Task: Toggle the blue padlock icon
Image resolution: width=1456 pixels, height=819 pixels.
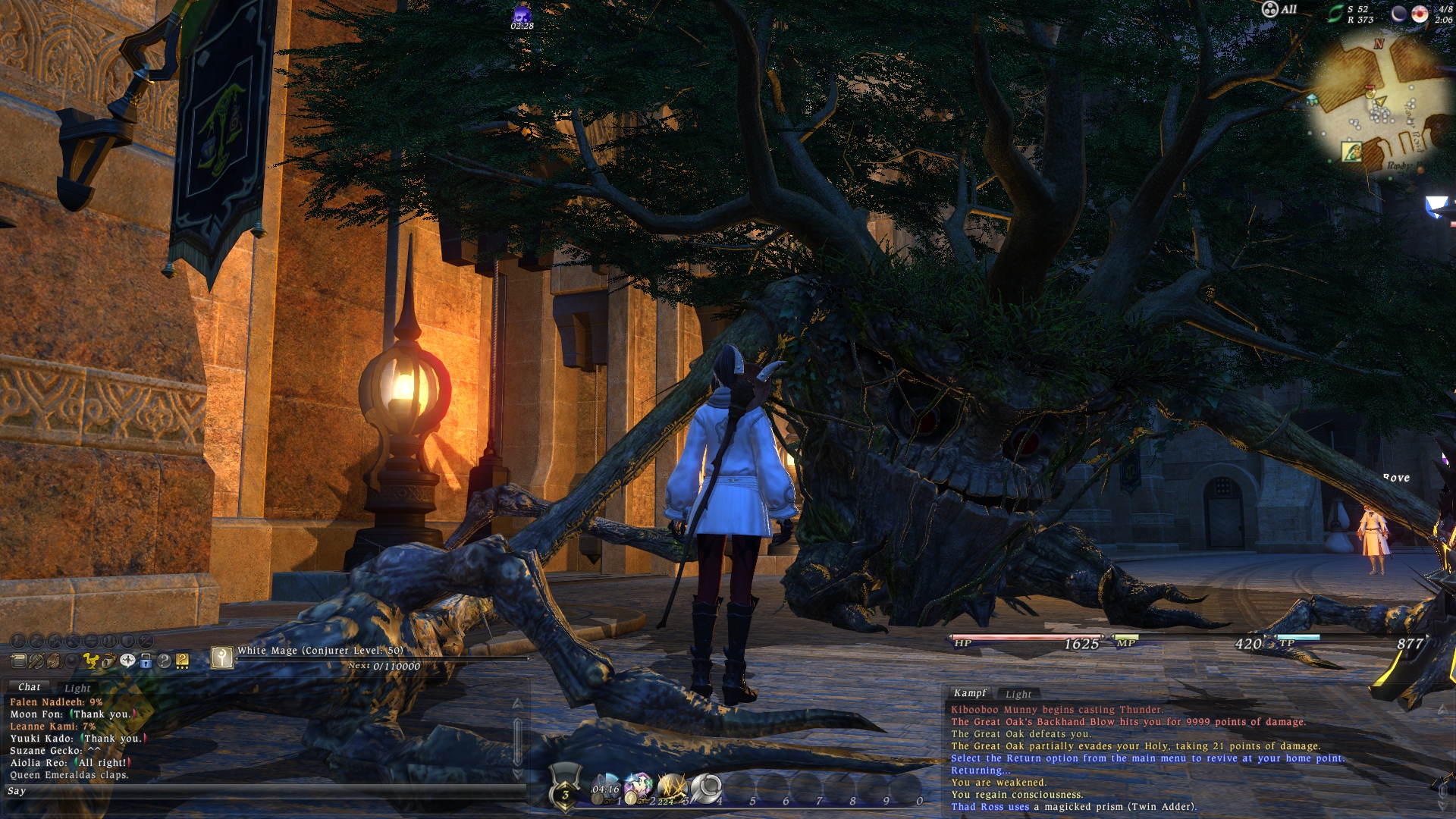Action: pos(146,661)
